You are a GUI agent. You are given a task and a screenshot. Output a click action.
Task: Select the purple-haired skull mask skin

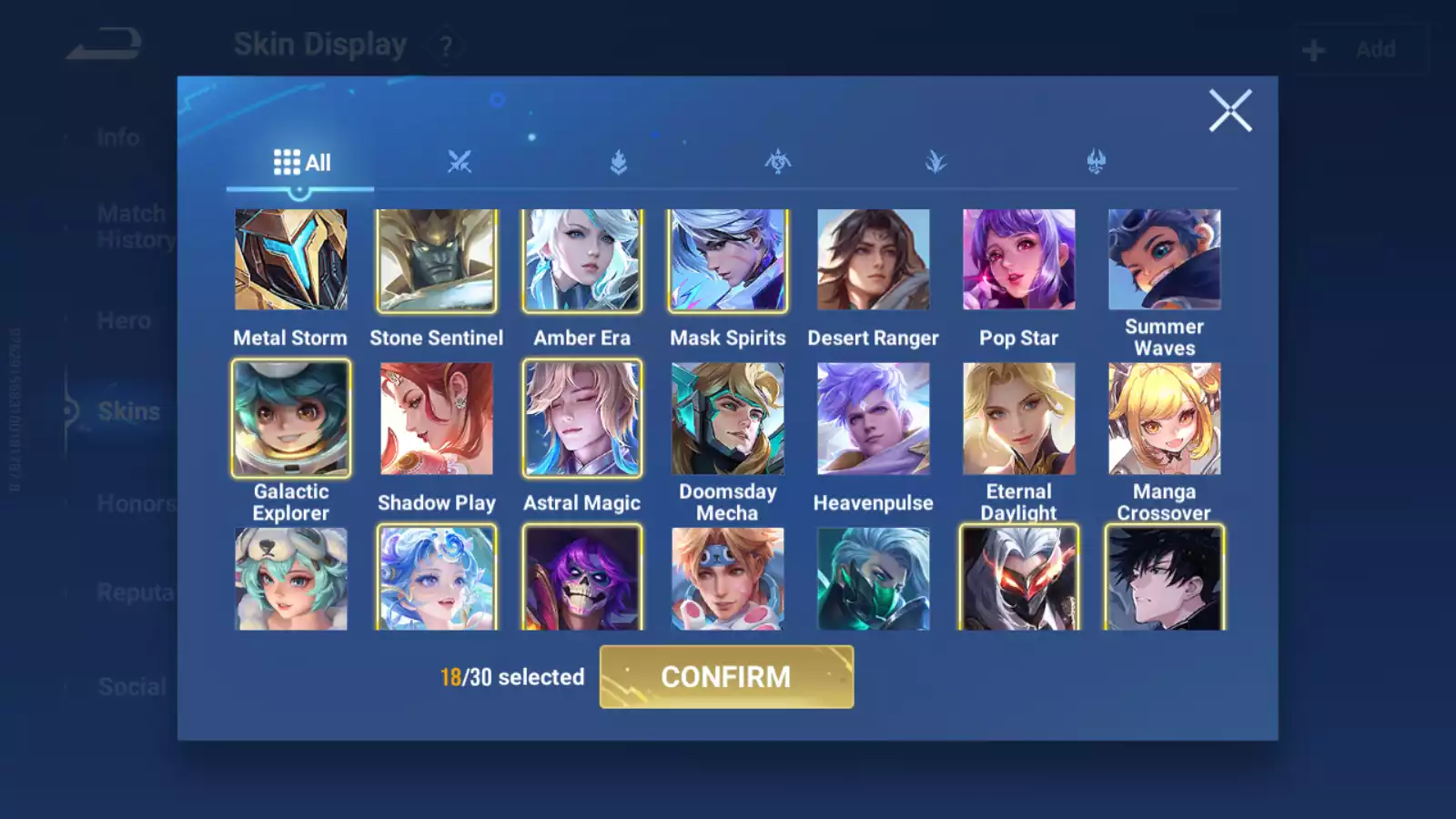[x=582, y=579]
